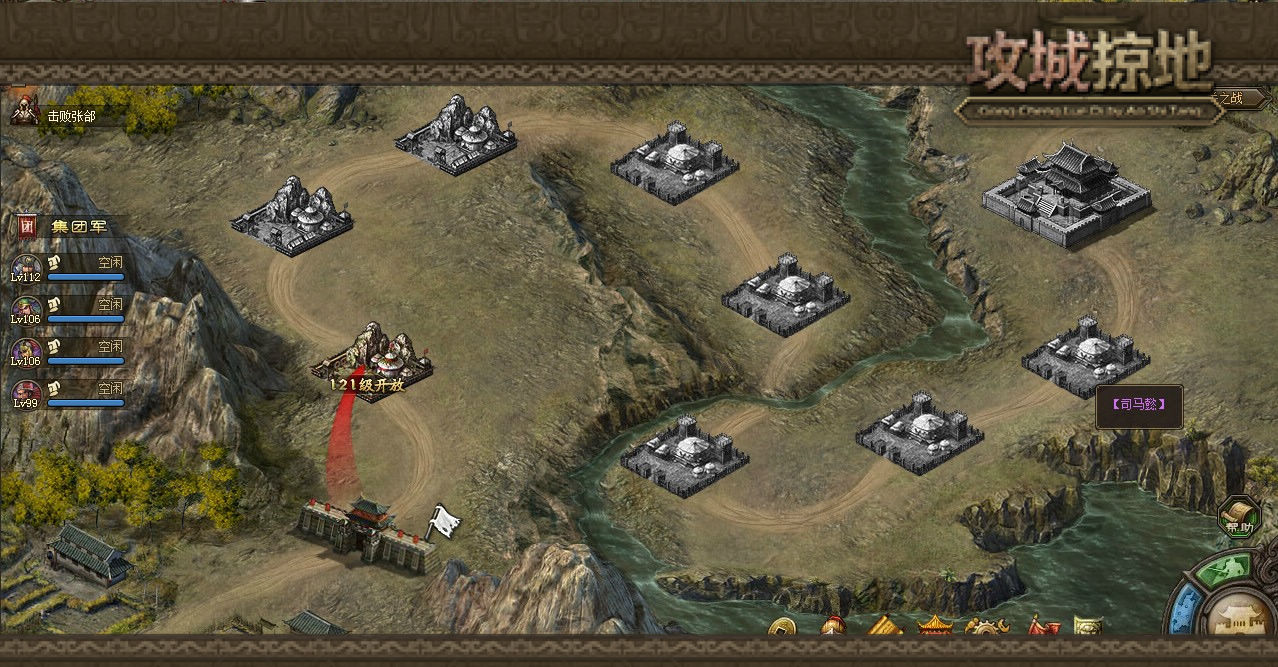The width and height of the screenshot is (1278, 667).
Task: Select the Lv112 general portrait
Action: coord(27,267)
